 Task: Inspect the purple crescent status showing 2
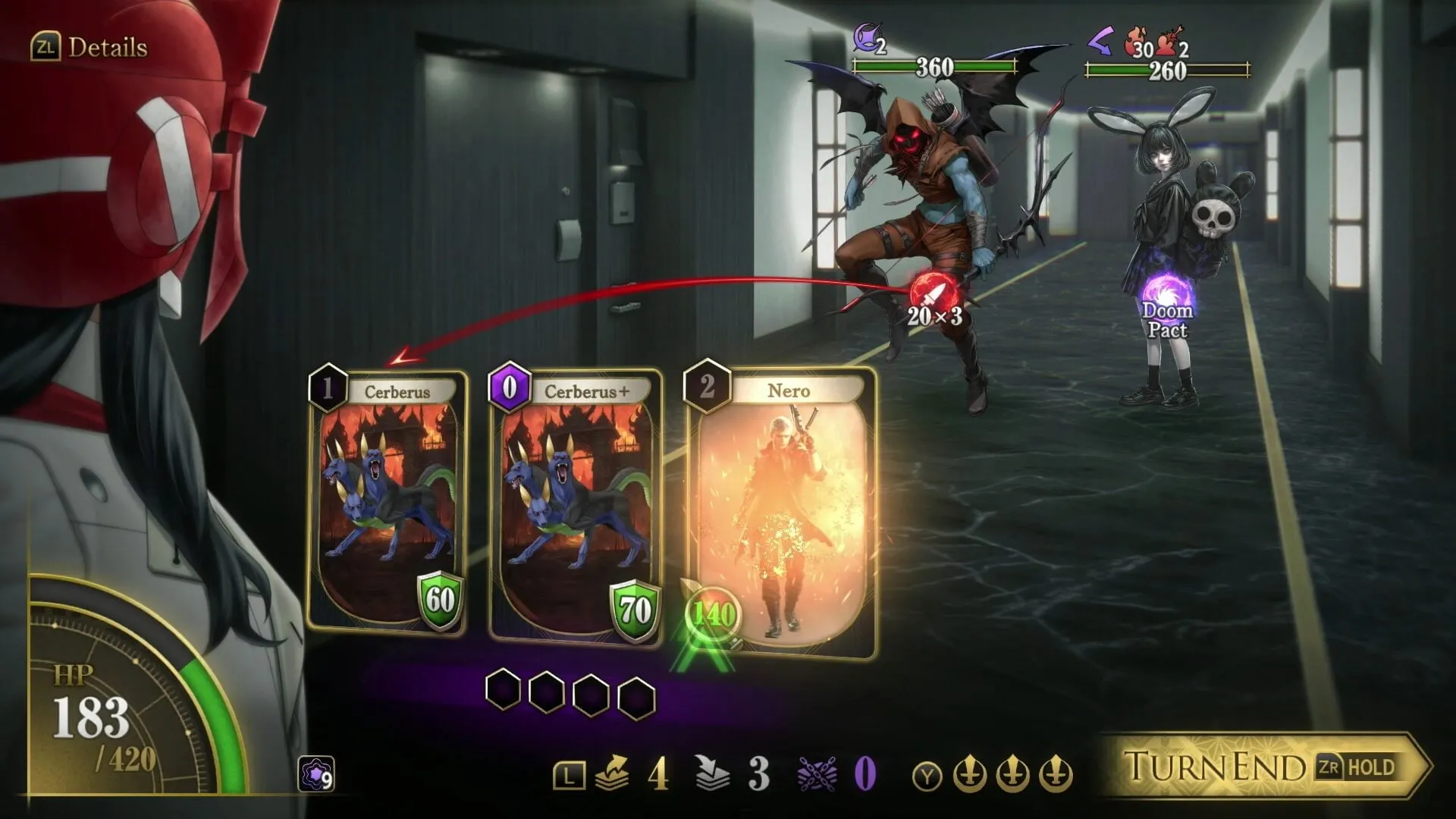pos(867,38)
